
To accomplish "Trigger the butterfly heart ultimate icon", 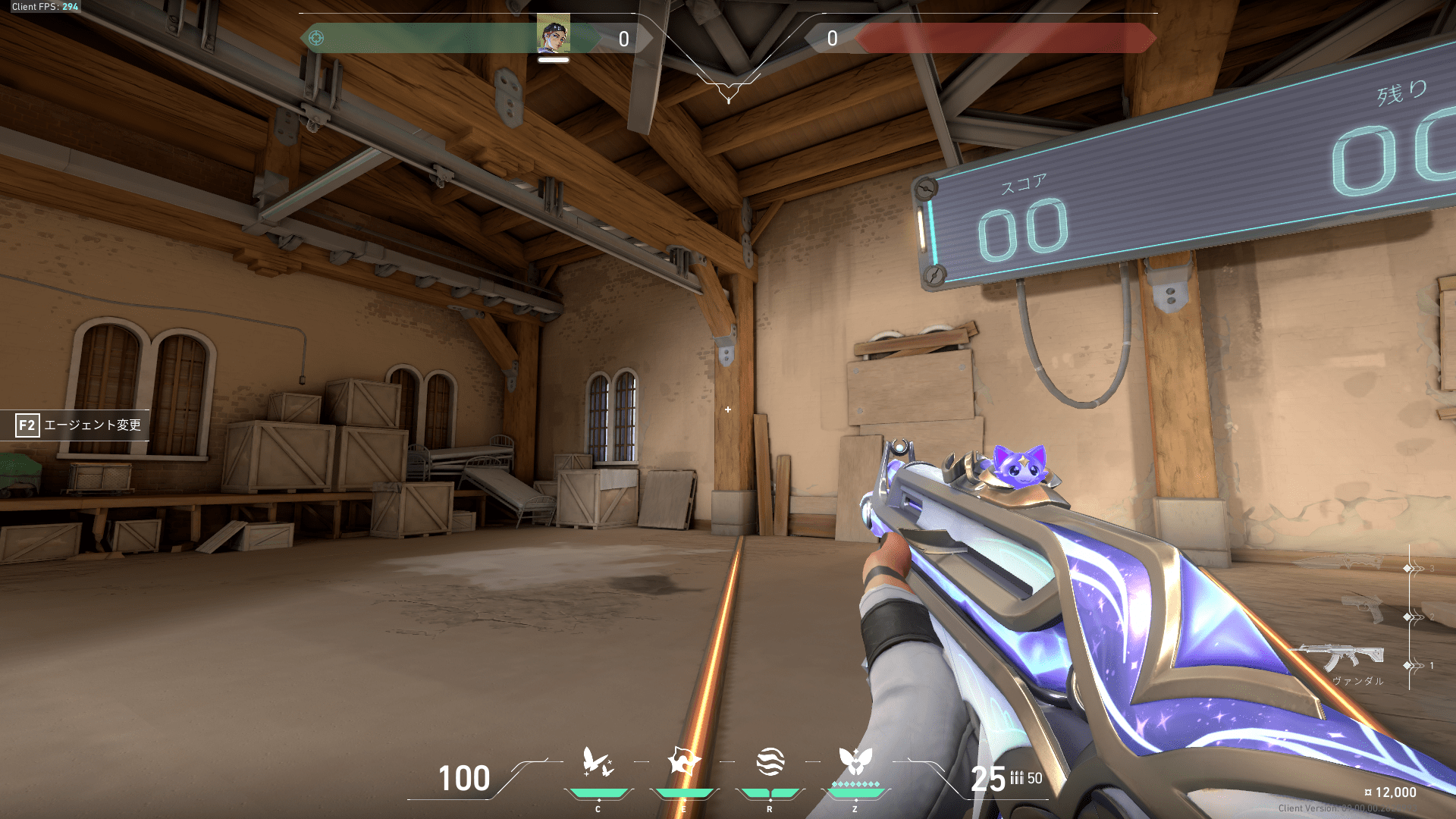I will 855,761.
